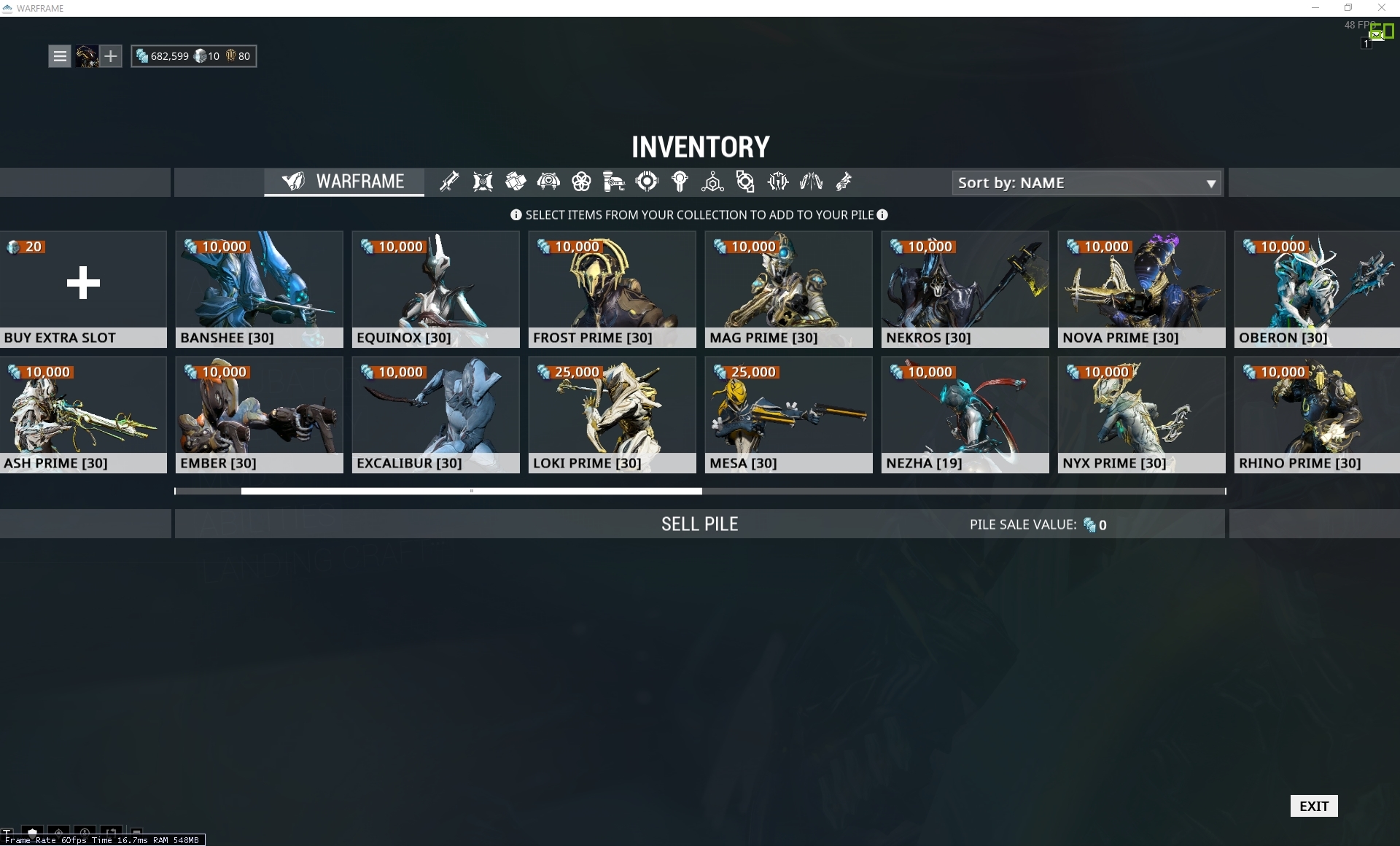Select Mag Prime from the collection

click(x=788, y=290)
